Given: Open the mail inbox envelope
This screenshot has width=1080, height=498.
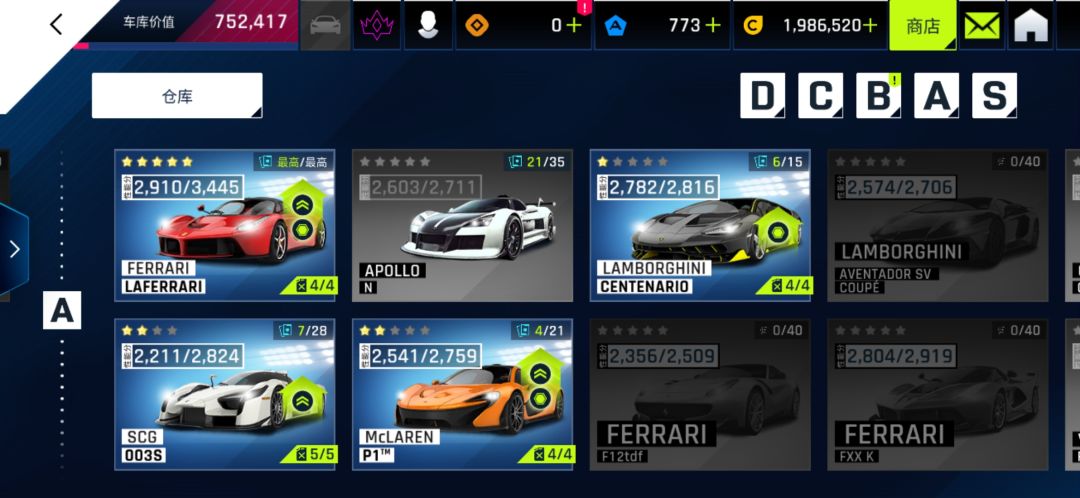Looking at the screenshot, I should 983,26.
